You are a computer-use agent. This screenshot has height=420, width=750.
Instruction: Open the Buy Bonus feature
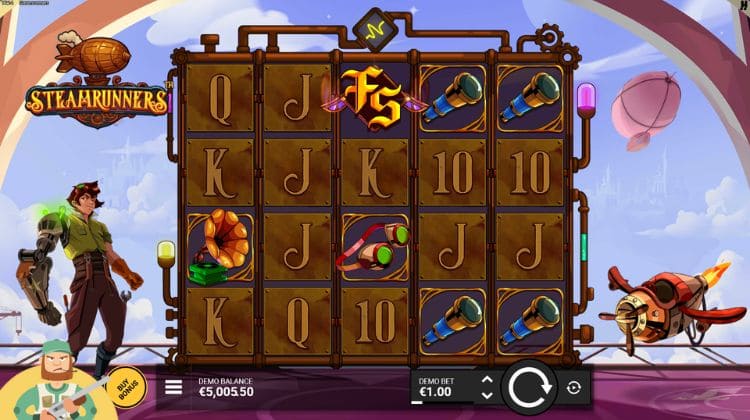point(125,387)
